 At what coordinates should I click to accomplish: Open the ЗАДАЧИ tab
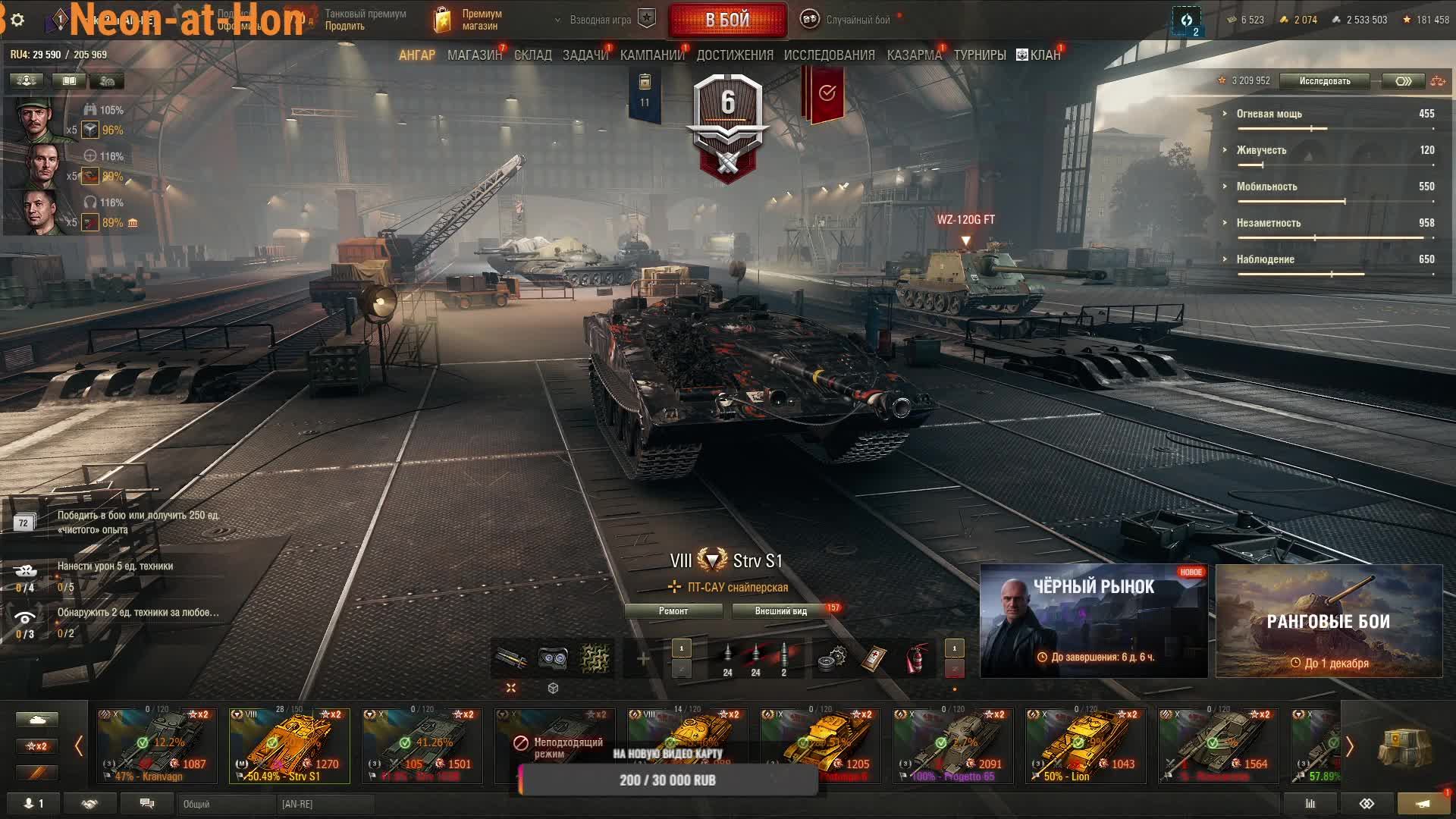click(x=585, y=55)
